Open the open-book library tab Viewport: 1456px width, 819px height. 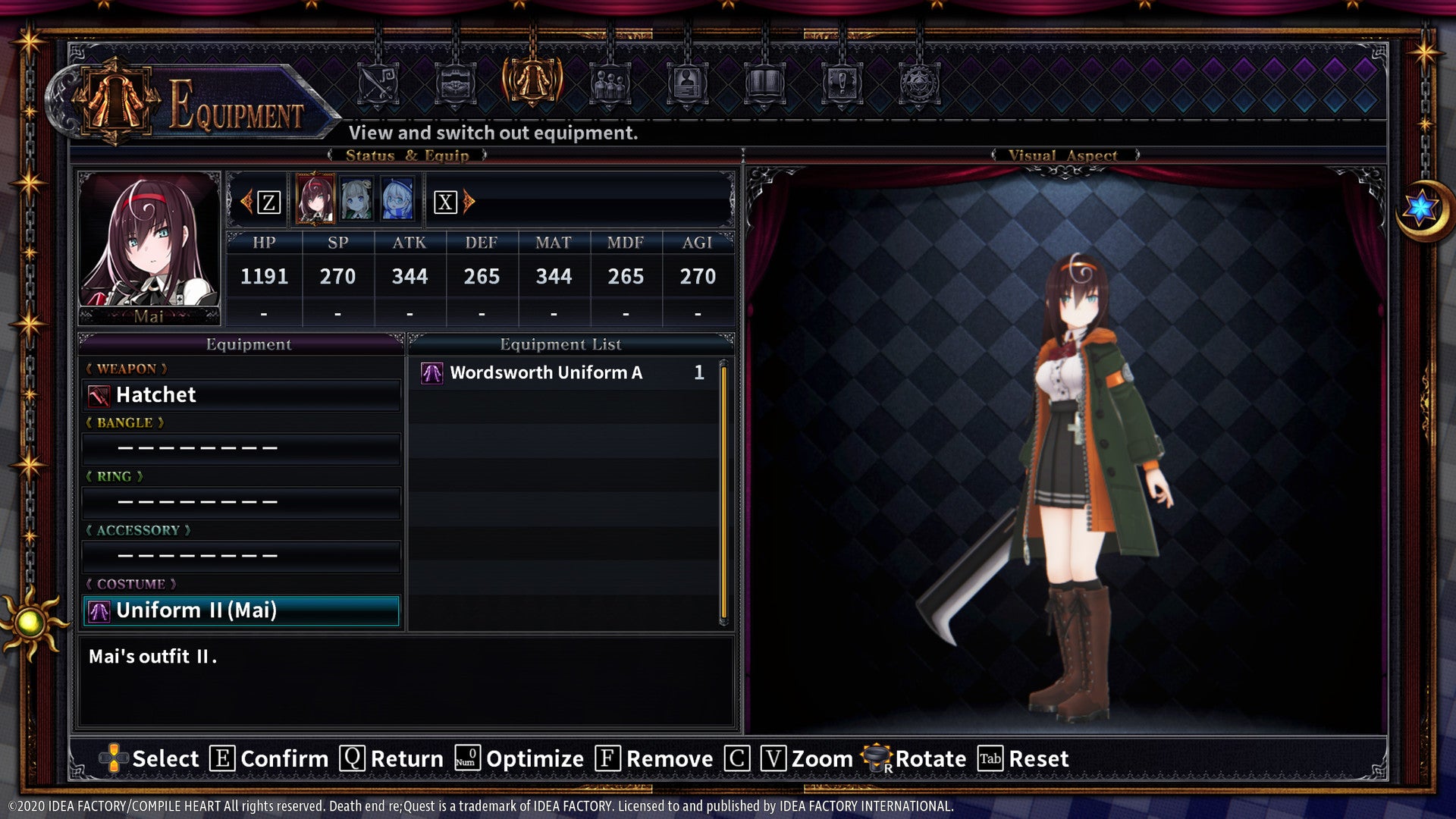(x=764, y=83)
